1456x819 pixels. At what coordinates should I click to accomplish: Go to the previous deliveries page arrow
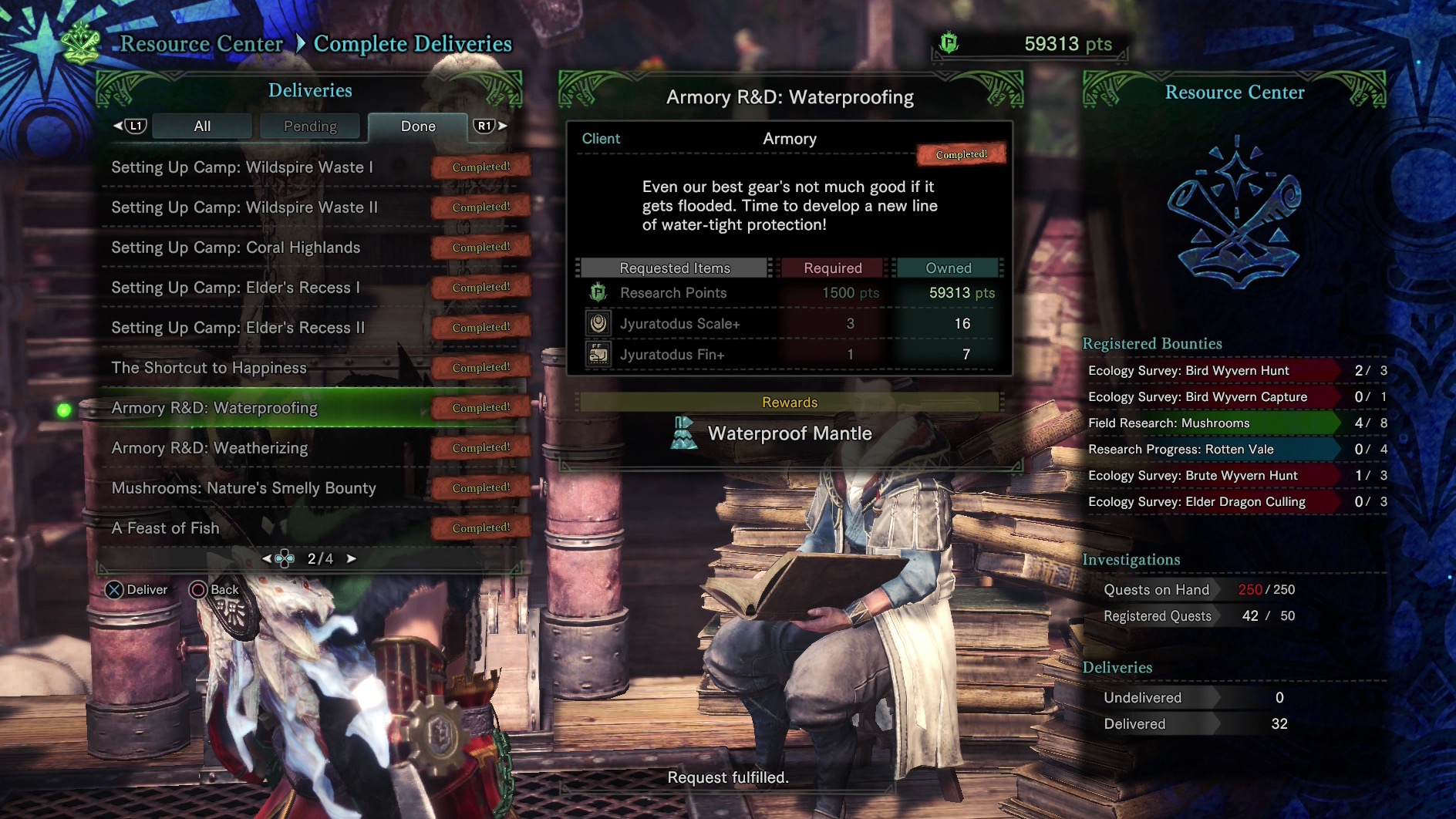267,558
